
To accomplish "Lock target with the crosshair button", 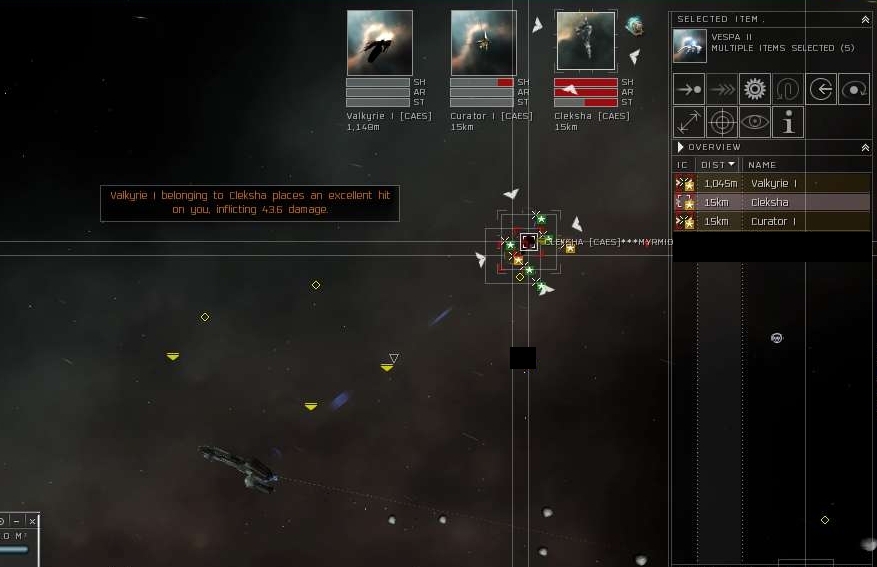I will pyautogui.click(x=722, y=122).
